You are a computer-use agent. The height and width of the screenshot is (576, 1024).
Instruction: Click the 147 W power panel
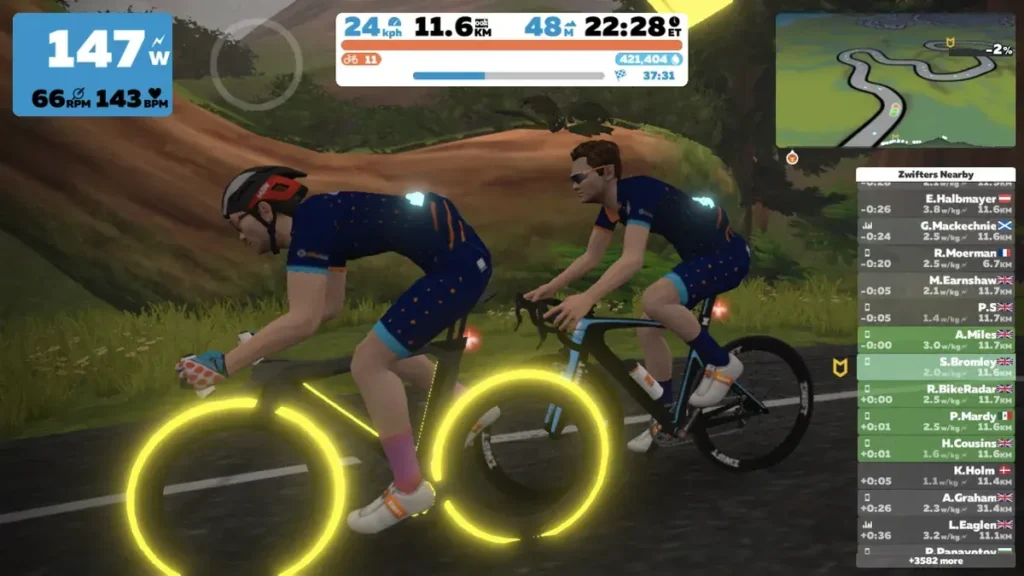[92, 64]
